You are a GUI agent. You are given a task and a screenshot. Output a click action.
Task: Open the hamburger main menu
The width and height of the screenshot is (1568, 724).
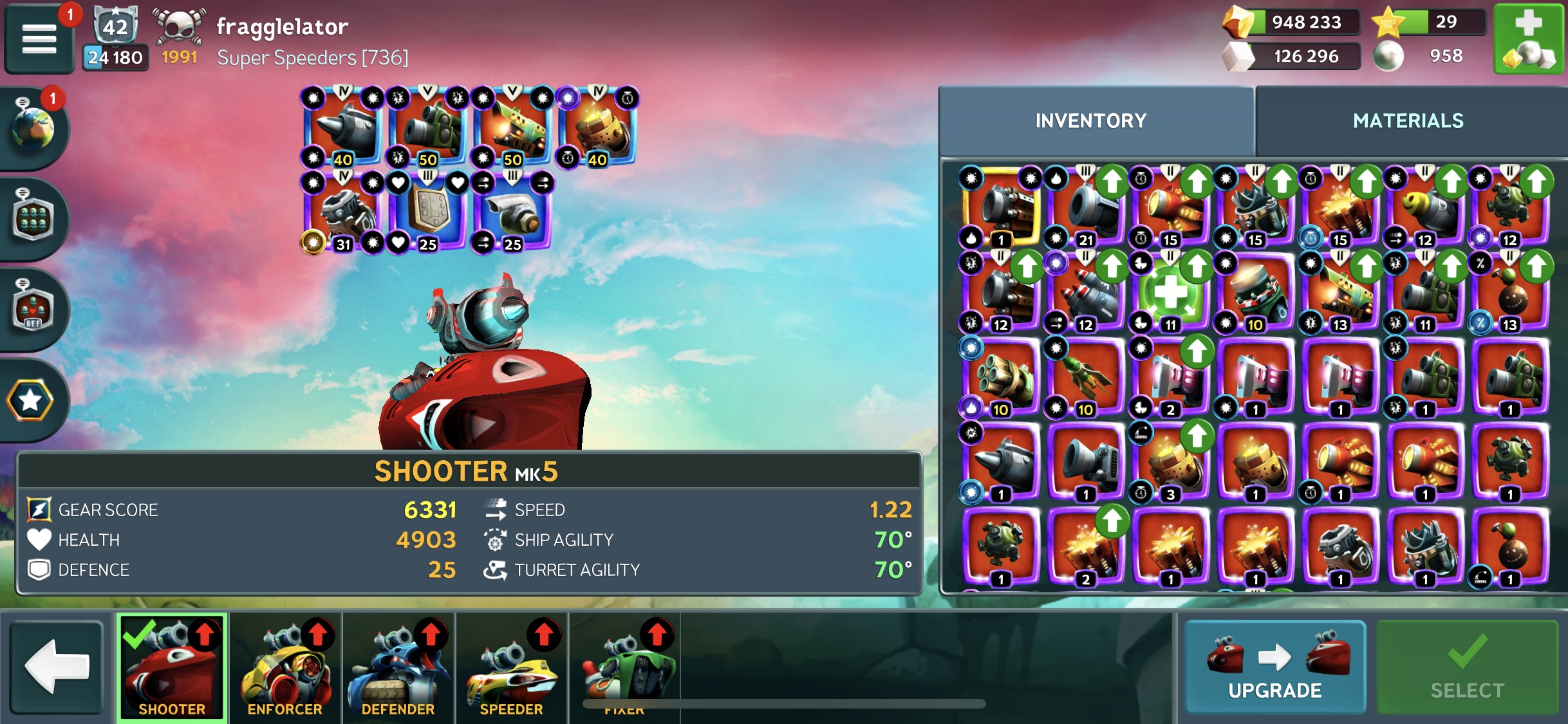pos(39,39)
